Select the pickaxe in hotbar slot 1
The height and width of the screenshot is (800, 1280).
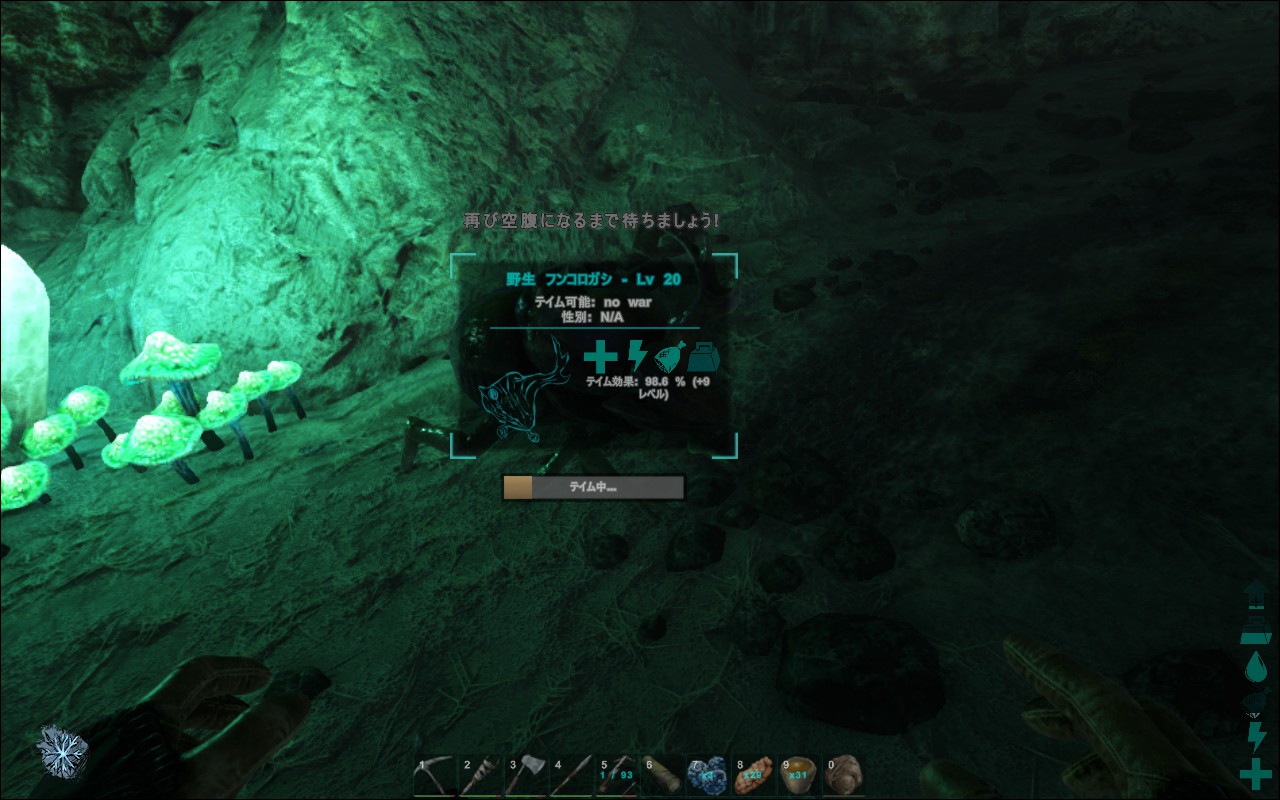(x=433, y=775)
